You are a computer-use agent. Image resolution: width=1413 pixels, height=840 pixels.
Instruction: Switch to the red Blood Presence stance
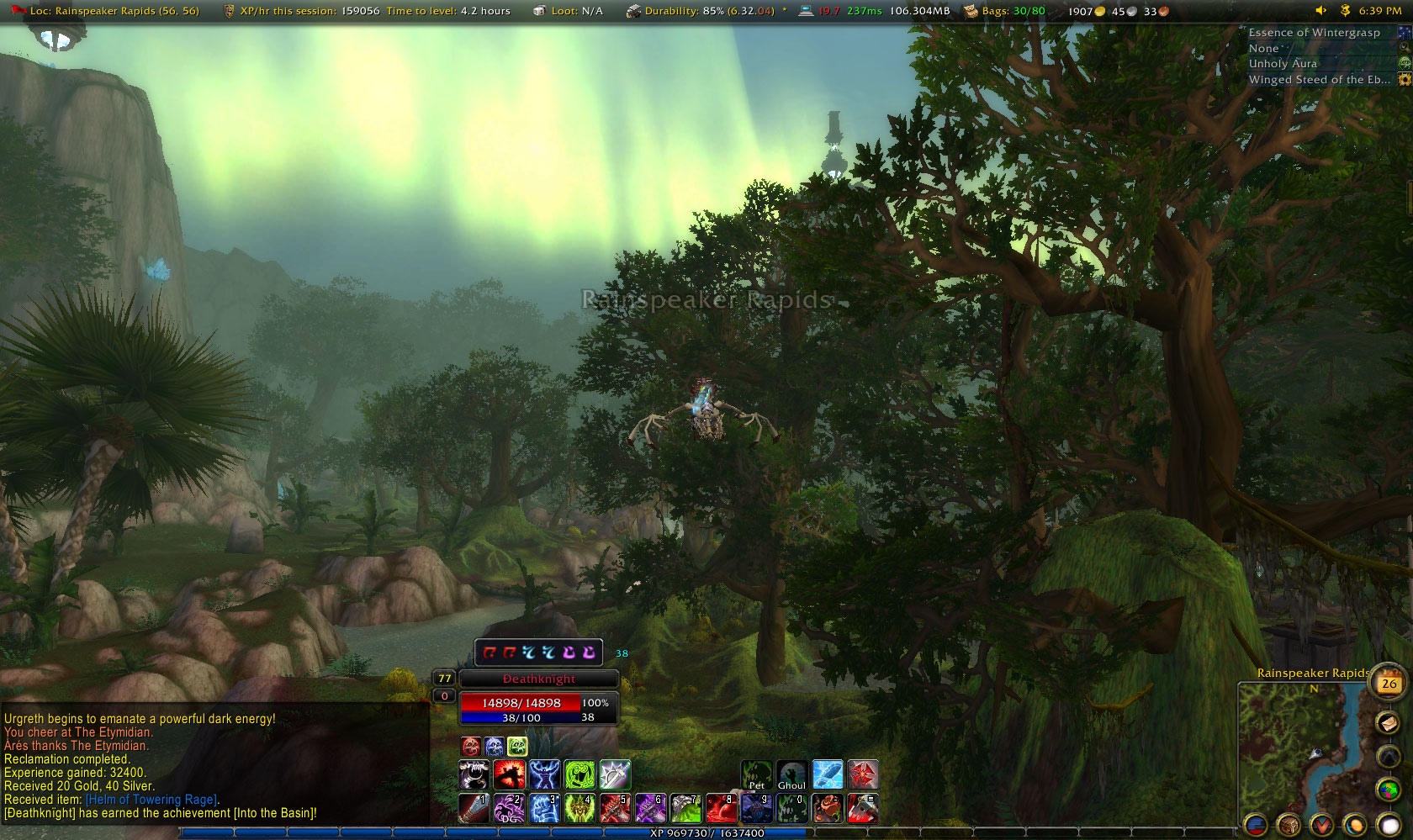(471, 746)
